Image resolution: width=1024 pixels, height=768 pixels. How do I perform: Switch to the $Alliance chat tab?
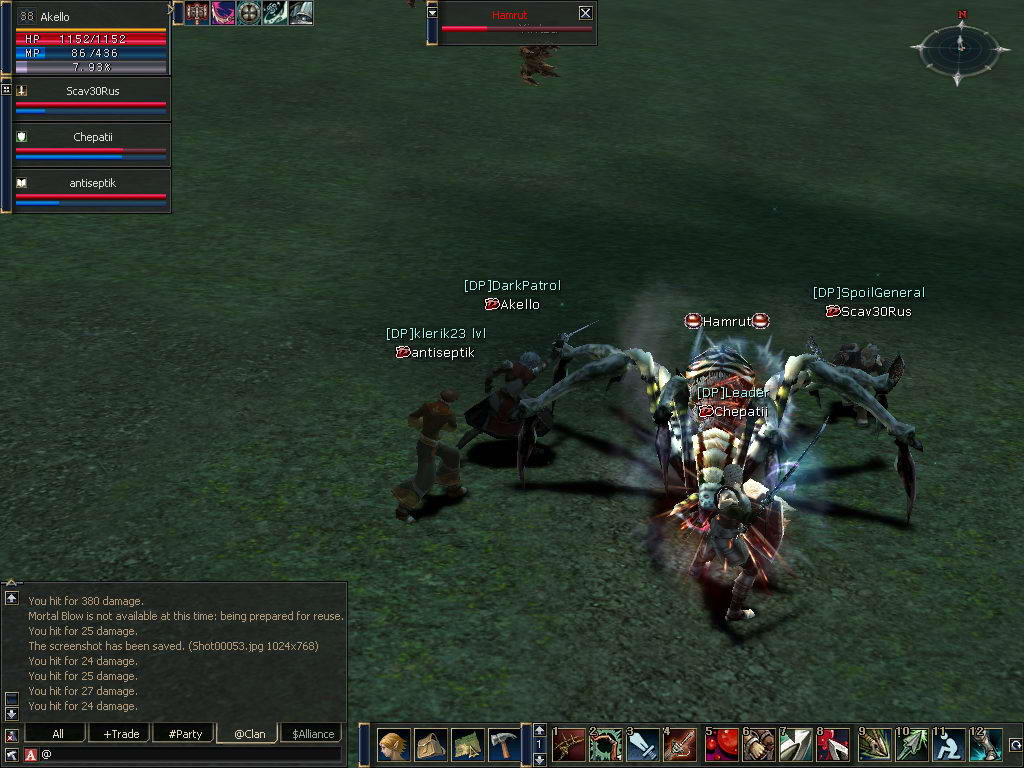pos(313,733)
